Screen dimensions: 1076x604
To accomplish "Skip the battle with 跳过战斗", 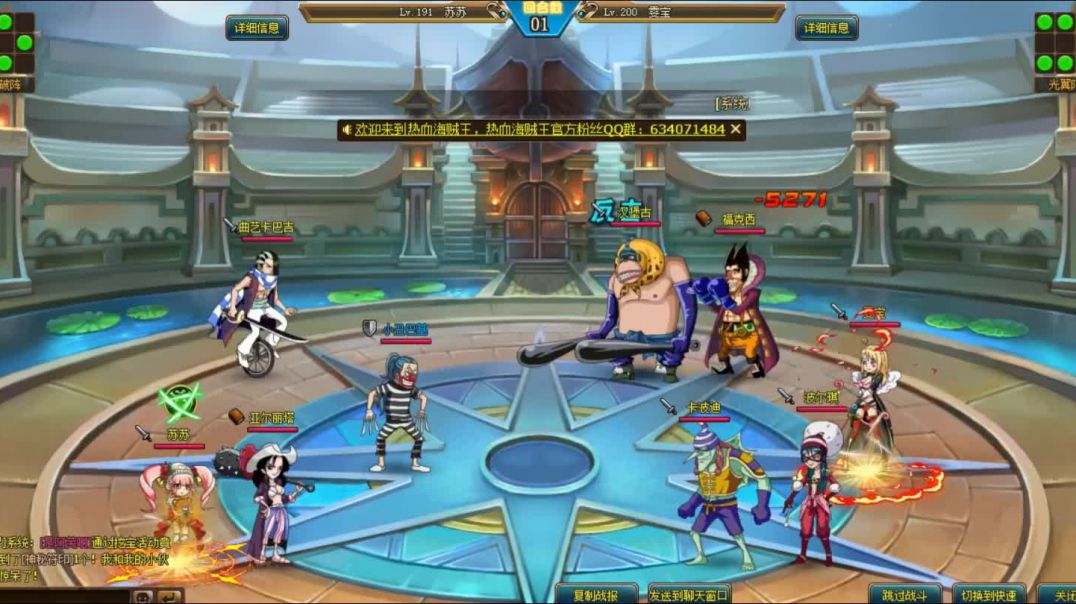I will coord(904,595).
